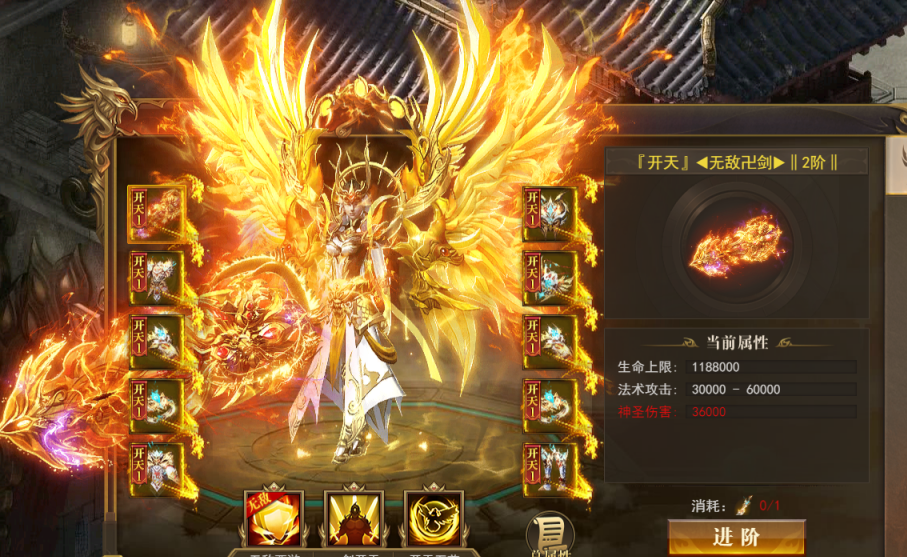Click the 进阶 advance button

tap(736, 537)
